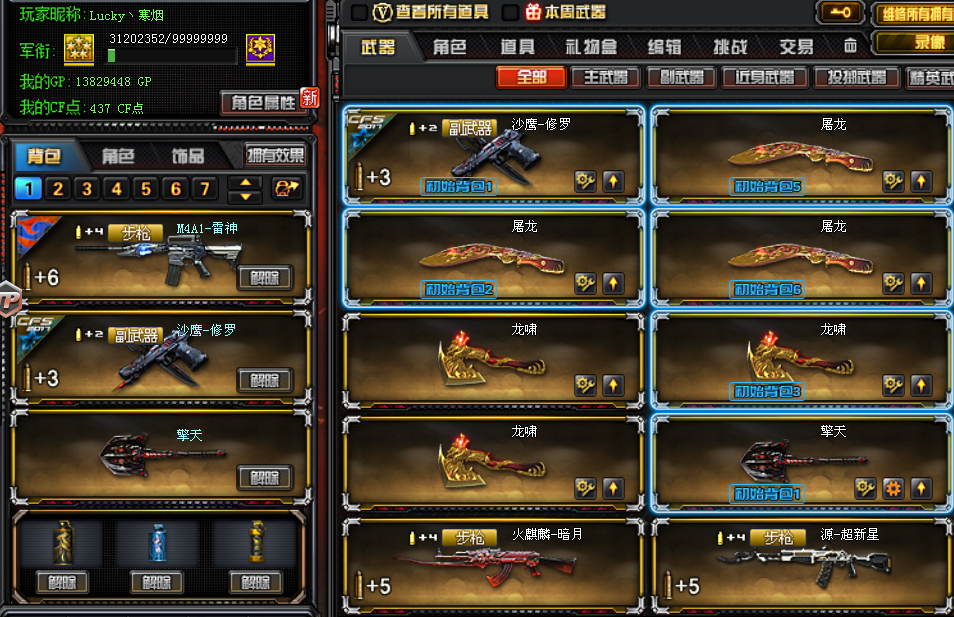954x617 pixels.
Task: Click 解除 on the M4A1-雷神 rifle
Action: [x=265, y=277]
